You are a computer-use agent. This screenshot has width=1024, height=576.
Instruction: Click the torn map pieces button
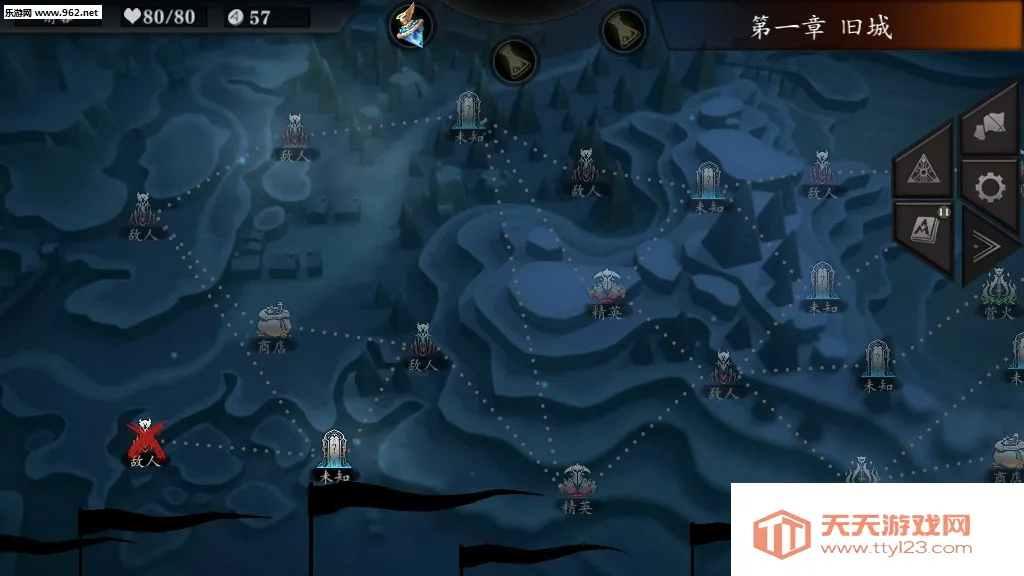click(x=989, y=125)
